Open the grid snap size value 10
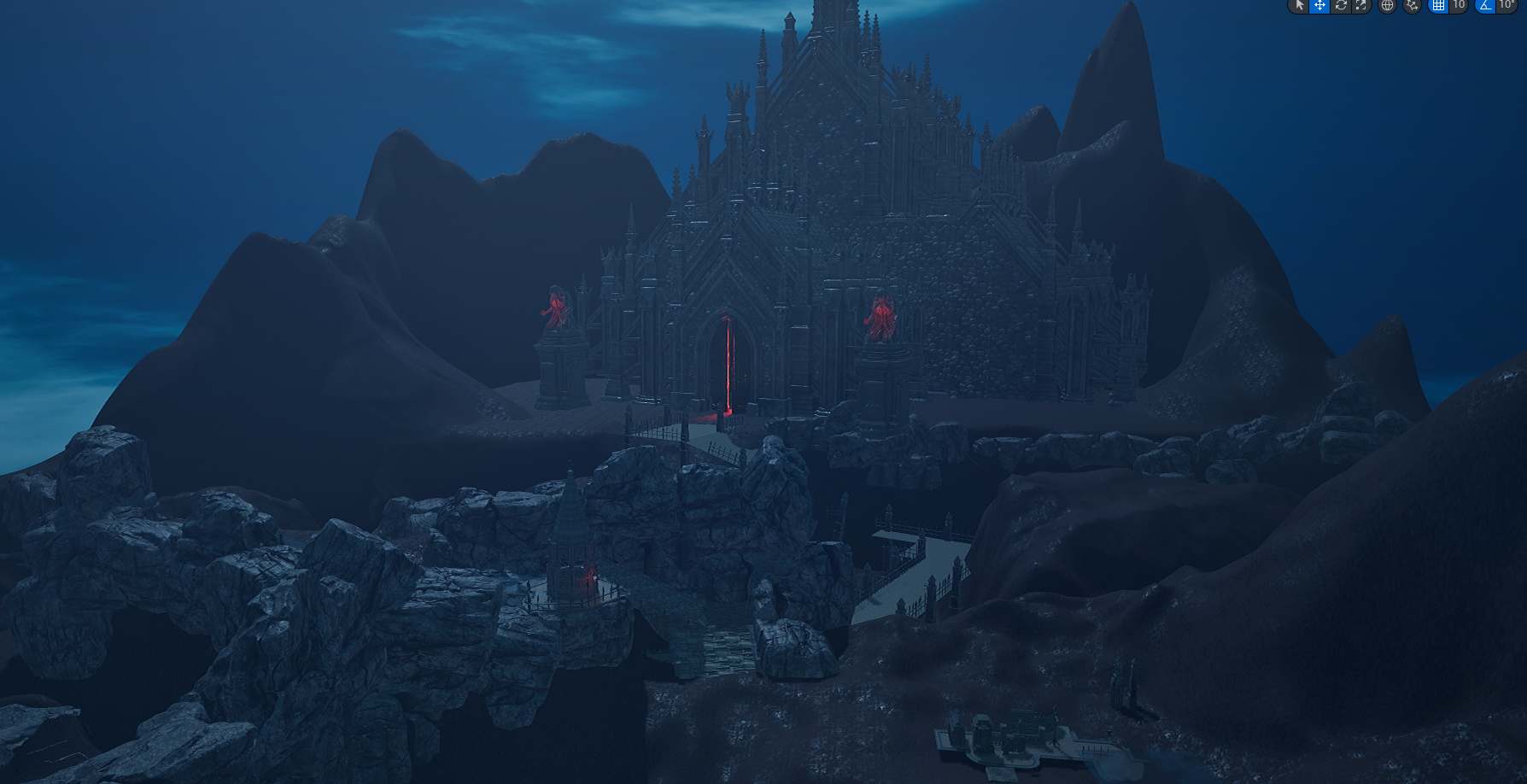1527x784 pixels. click(1459, 5)
